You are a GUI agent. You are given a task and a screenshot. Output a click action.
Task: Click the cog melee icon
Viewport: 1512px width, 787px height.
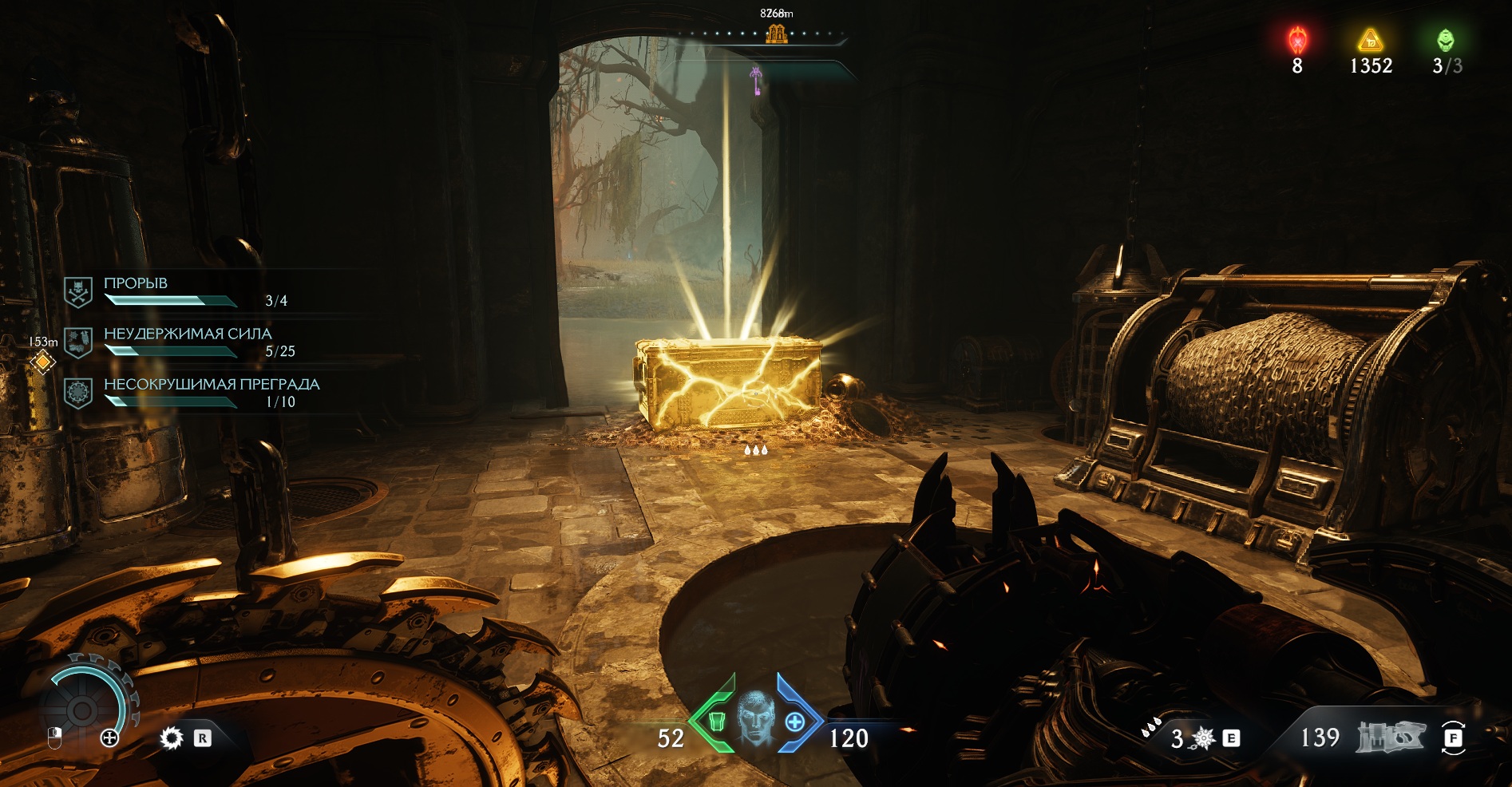click(172, 738)
